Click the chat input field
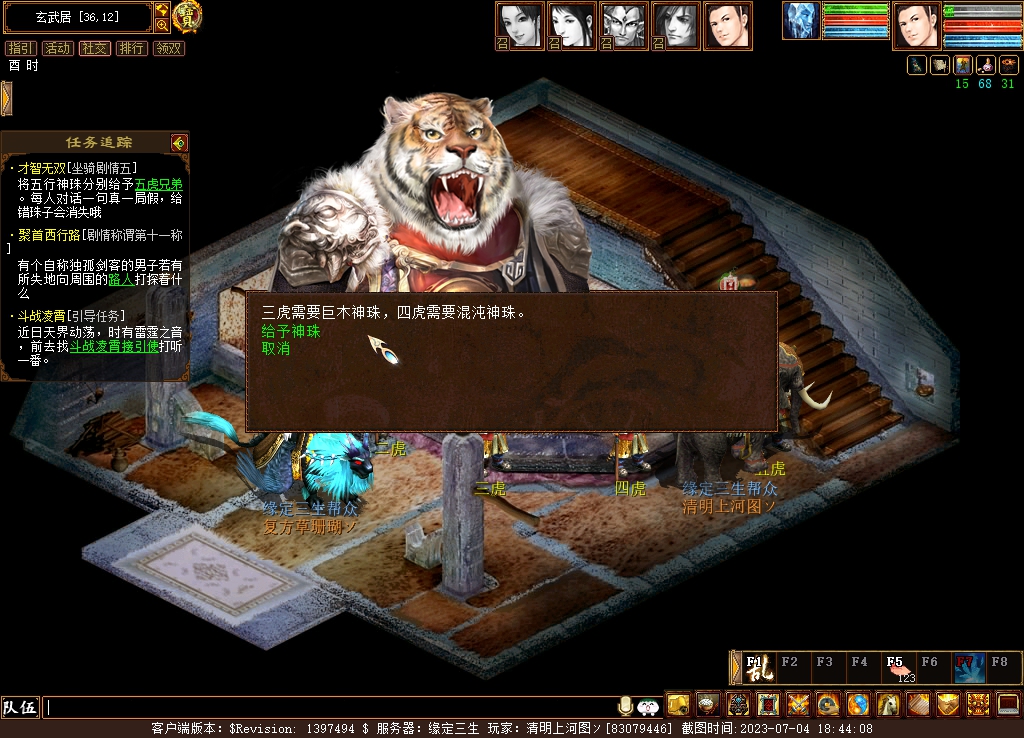 [x=330, y=708]
